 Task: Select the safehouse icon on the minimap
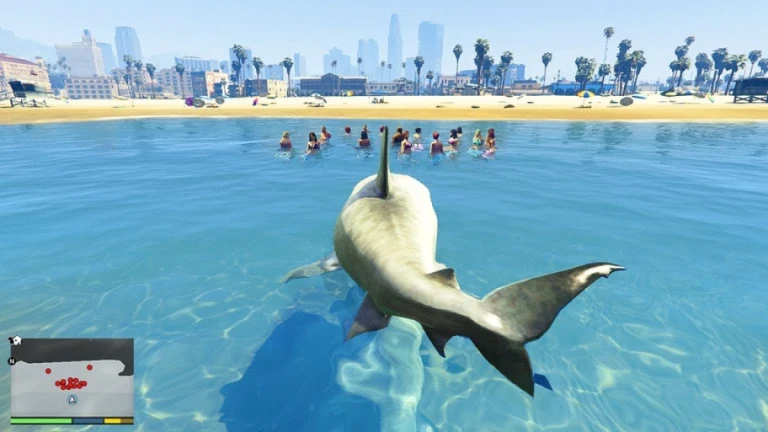pos(17,341)
